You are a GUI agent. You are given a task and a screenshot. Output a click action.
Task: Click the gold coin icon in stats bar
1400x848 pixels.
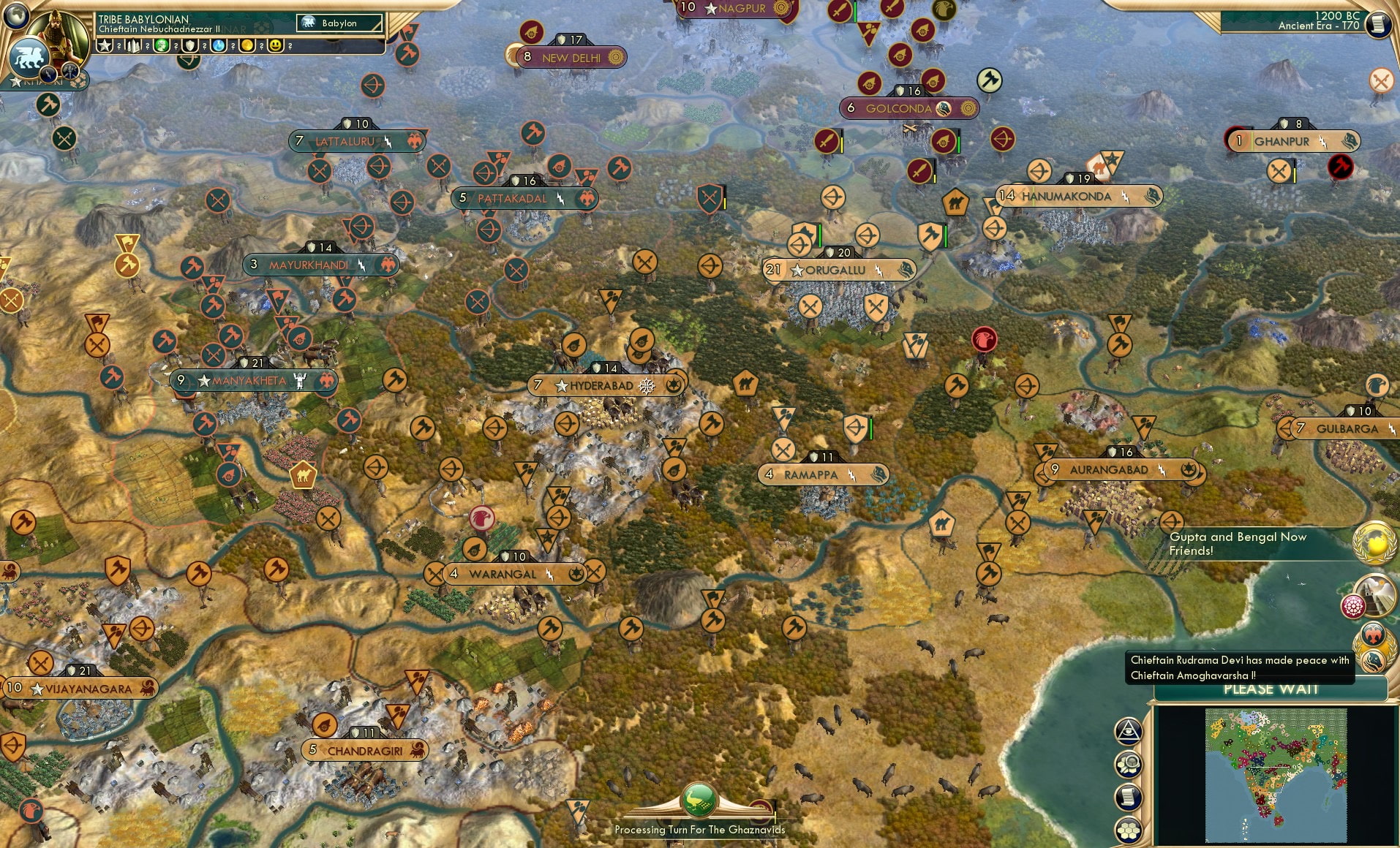[247, 46]
